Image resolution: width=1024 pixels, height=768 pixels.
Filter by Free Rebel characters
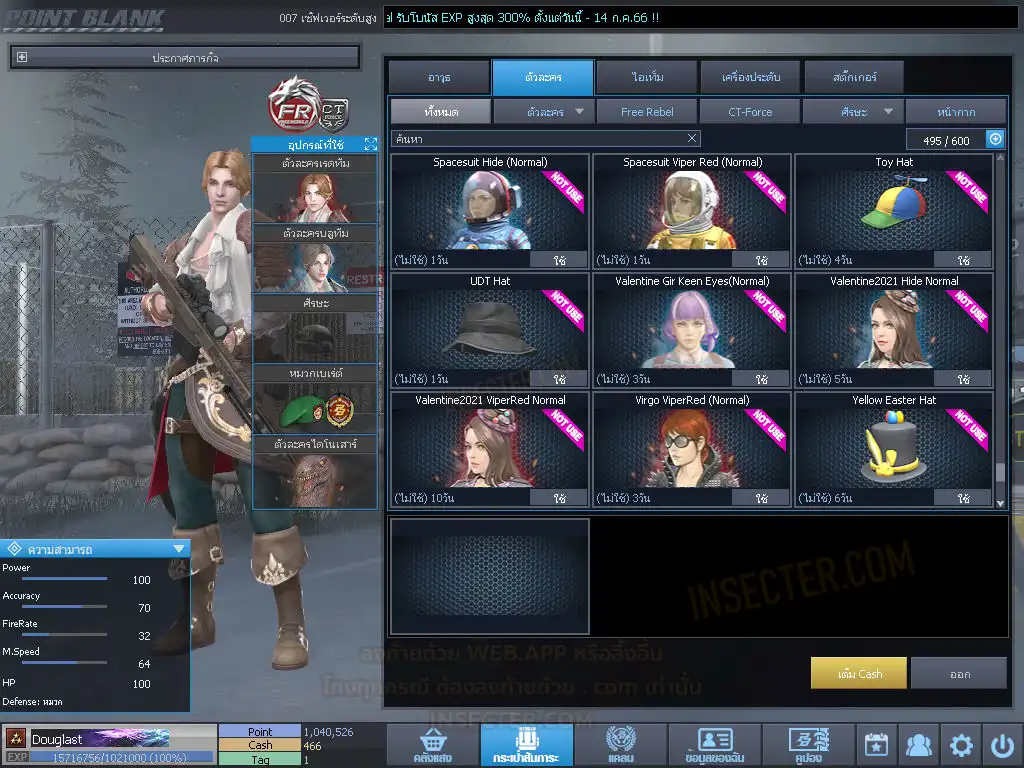(x=647, y=112)
